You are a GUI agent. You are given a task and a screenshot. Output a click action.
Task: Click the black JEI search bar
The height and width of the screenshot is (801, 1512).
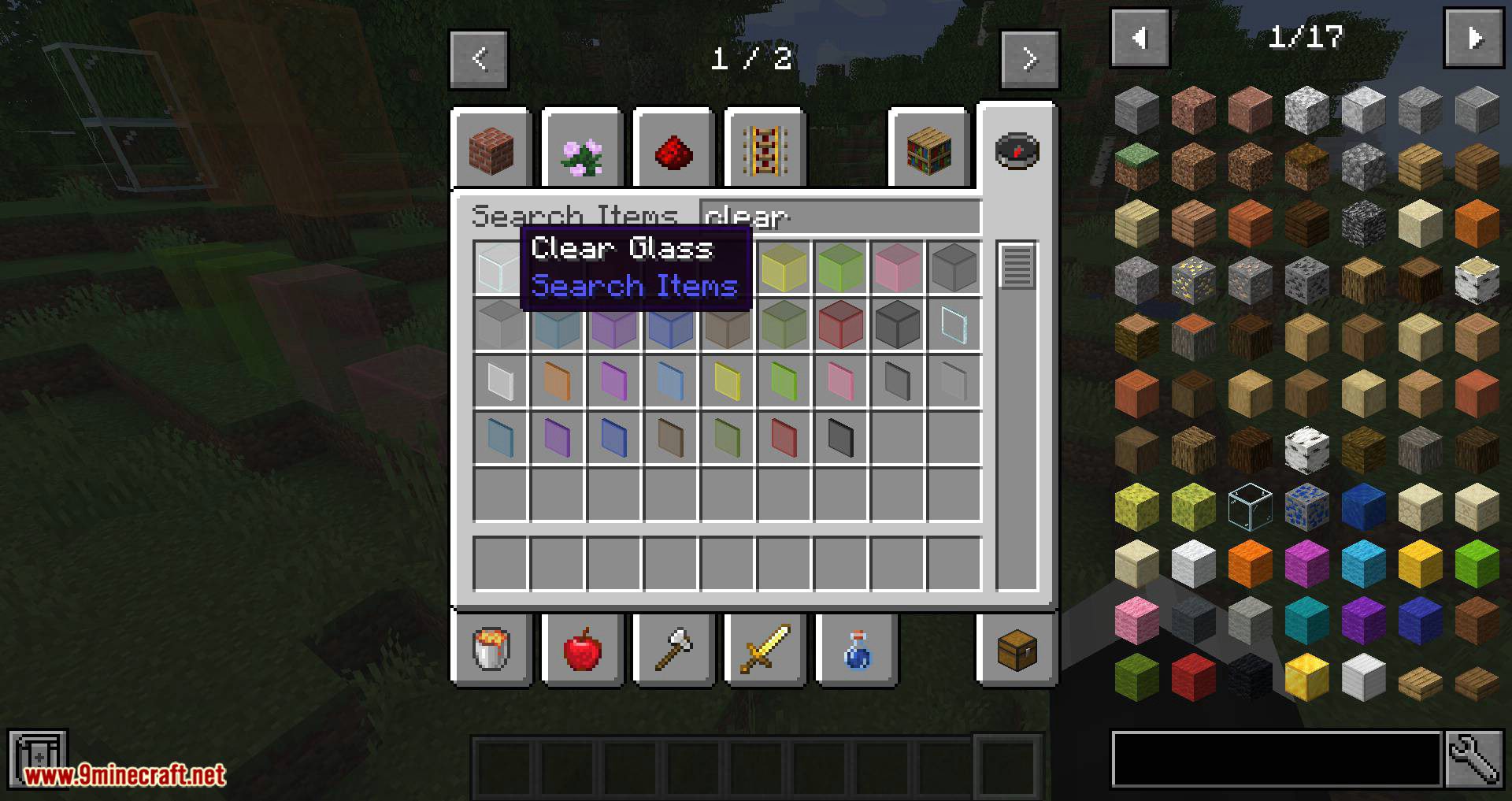tap(1276, 759)
